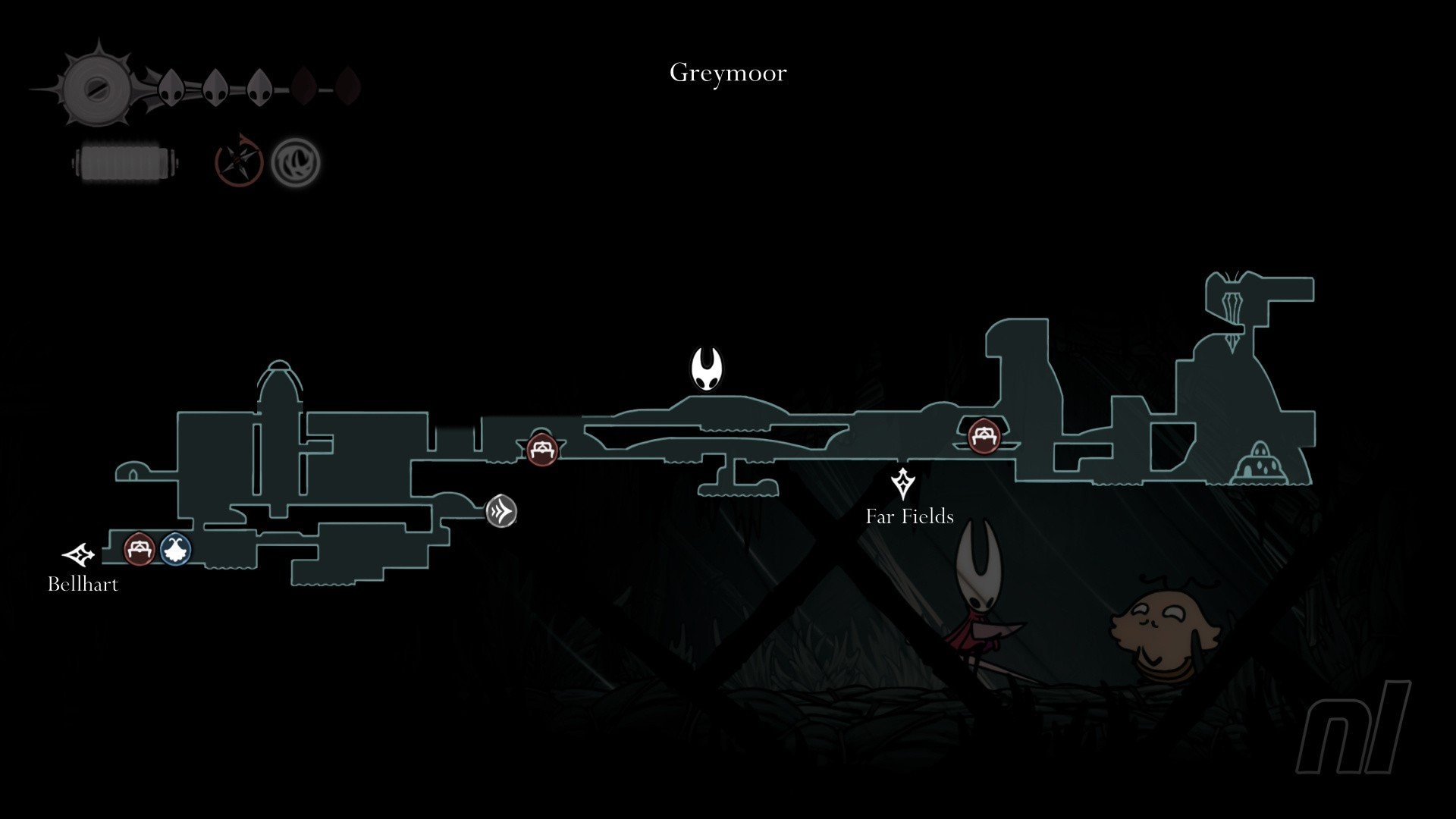Activate the glowing silk swirl skill icon
Image resolution: width=1456 pixels, height=819 pixels.
click(296, 162)
